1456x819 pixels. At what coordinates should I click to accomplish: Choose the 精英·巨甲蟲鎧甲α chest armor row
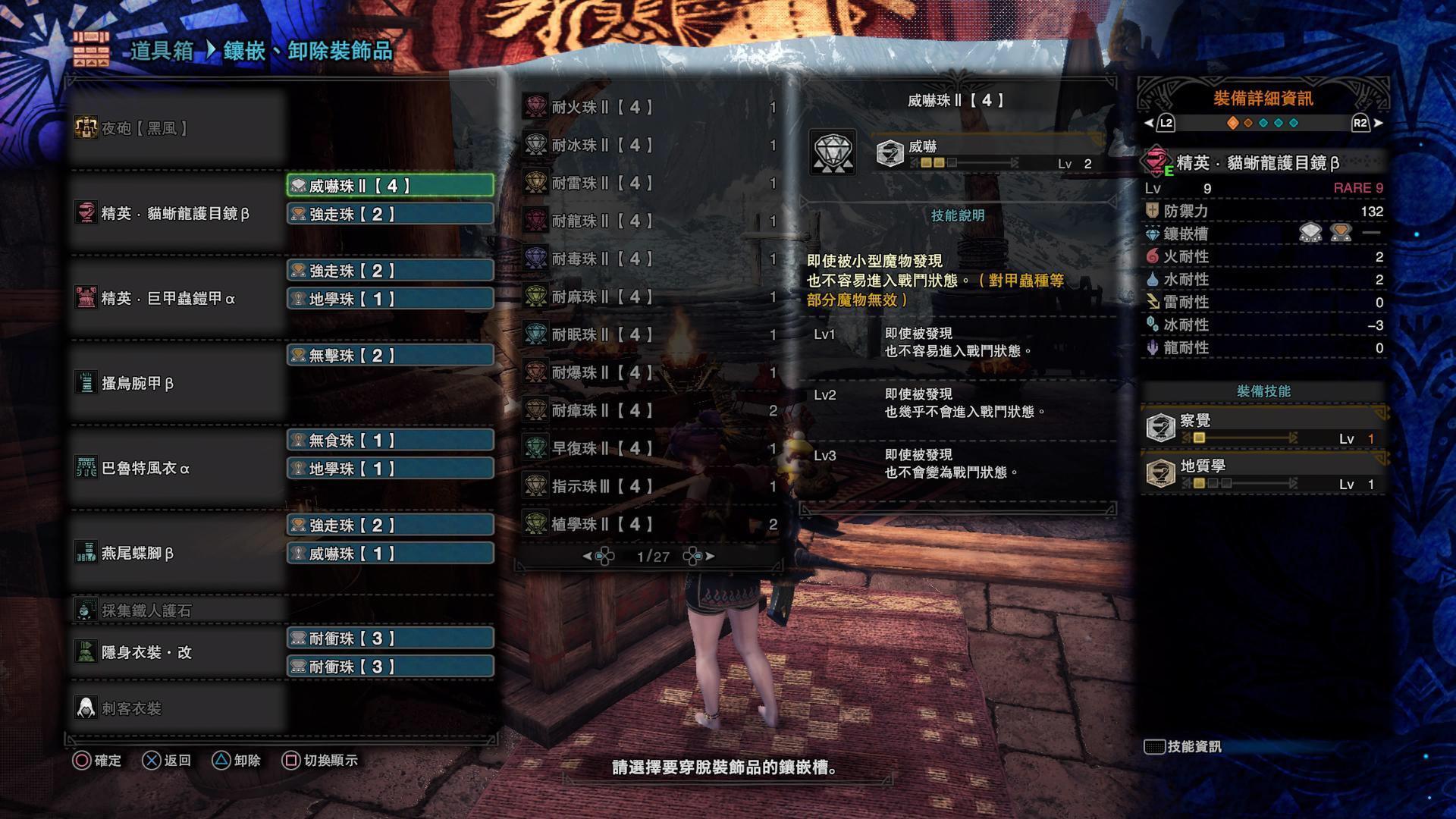[176, 298]
